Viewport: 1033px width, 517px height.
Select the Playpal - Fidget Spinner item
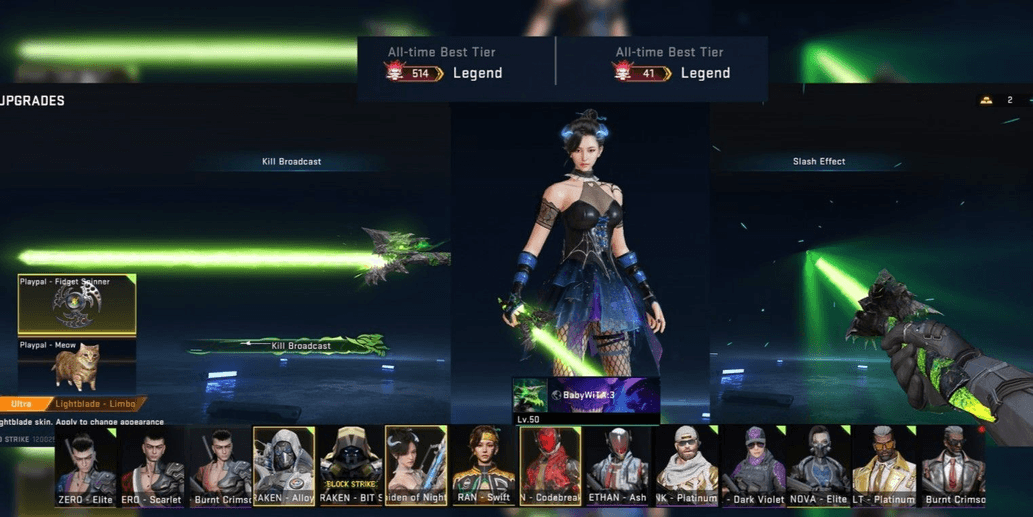(77, 304)
